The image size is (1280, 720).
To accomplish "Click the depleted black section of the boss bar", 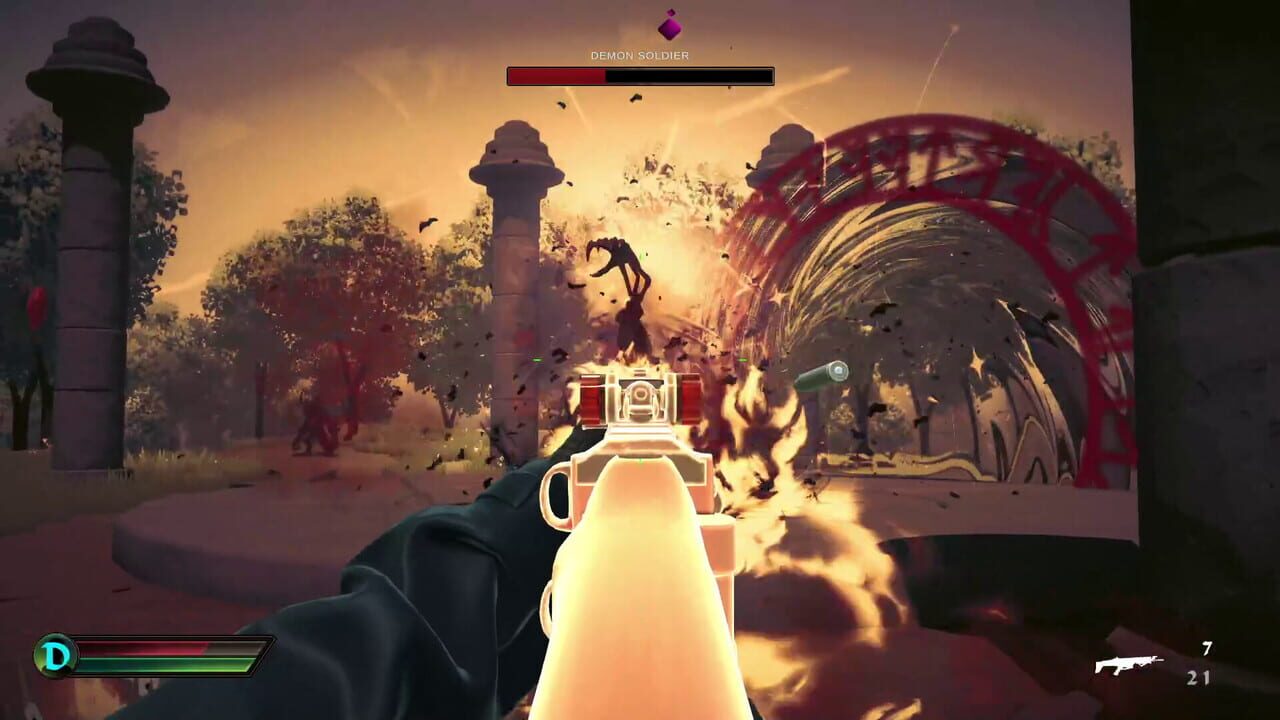I will click(690, 73).
